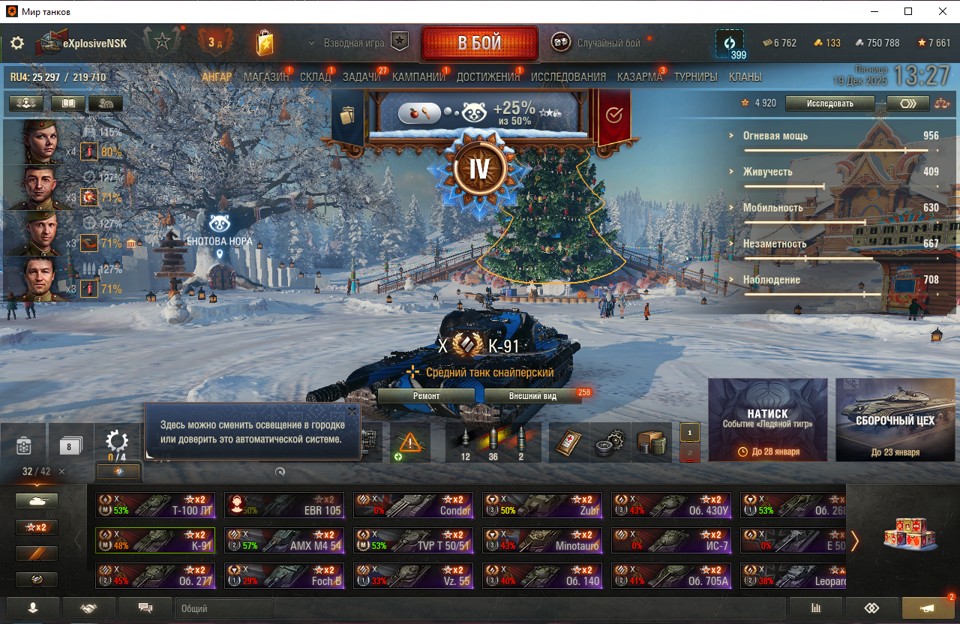Close the lighting hint tooltip
Screen dimensions: 960x624
point(352,410)
